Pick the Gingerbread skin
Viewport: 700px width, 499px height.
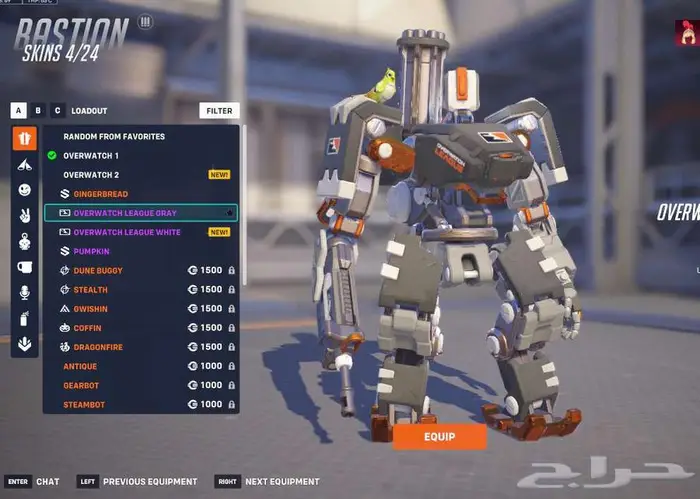[100, 194]
